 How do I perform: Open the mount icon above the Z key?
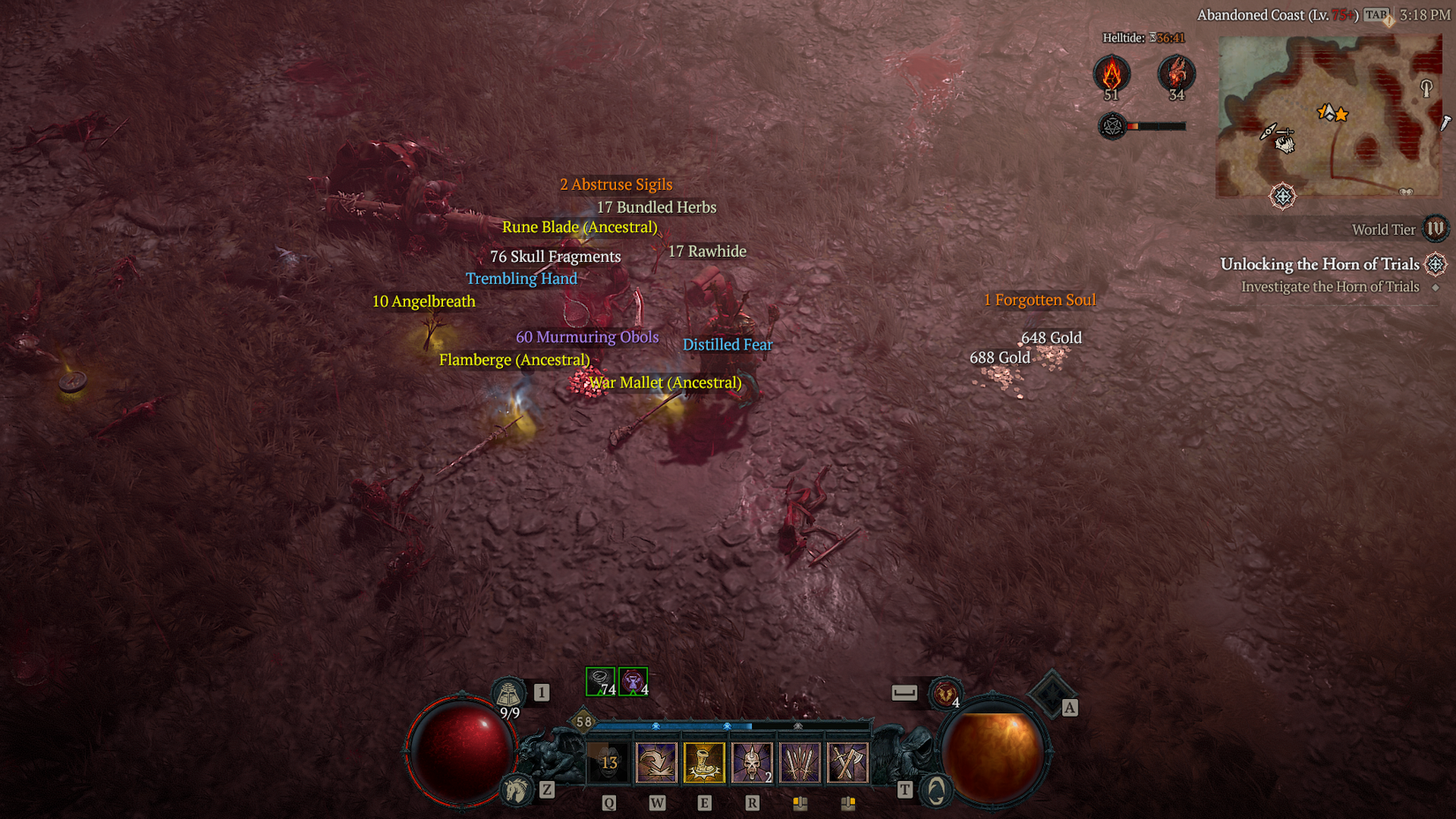pyautogui.click(x=516, y=790)
